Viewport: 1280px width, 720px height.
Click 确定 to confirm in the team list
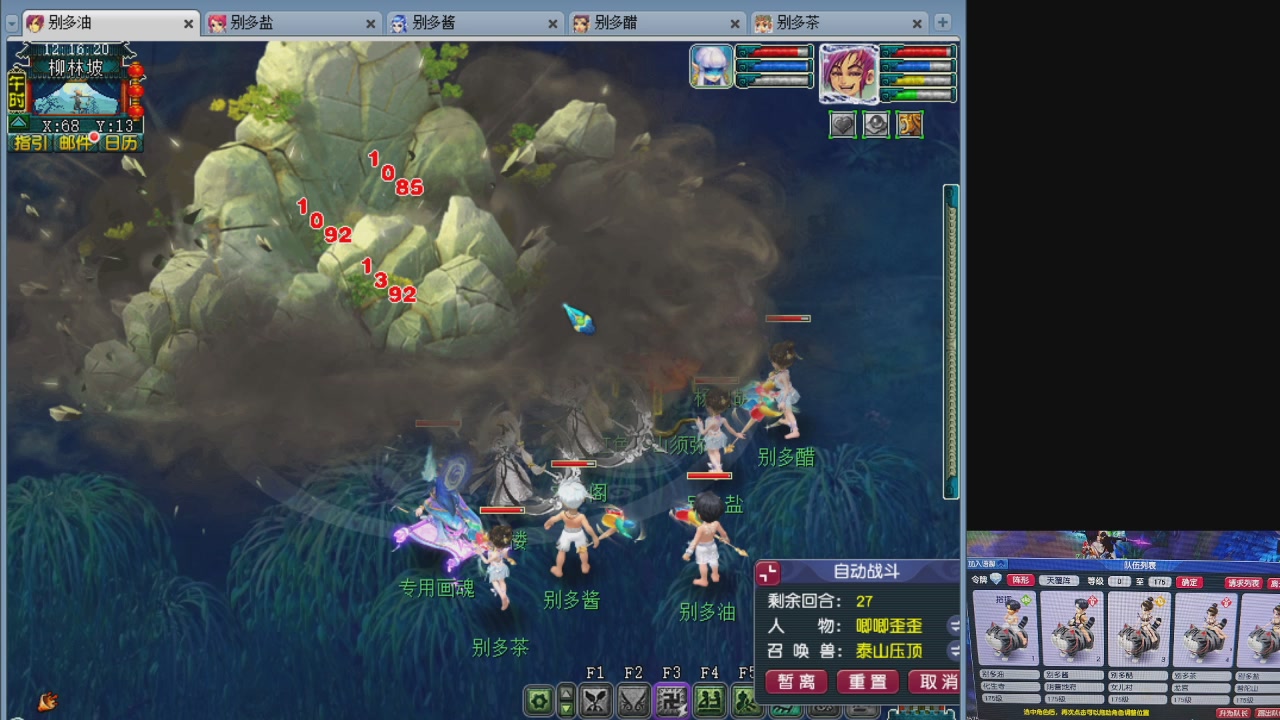(1189, 581)
